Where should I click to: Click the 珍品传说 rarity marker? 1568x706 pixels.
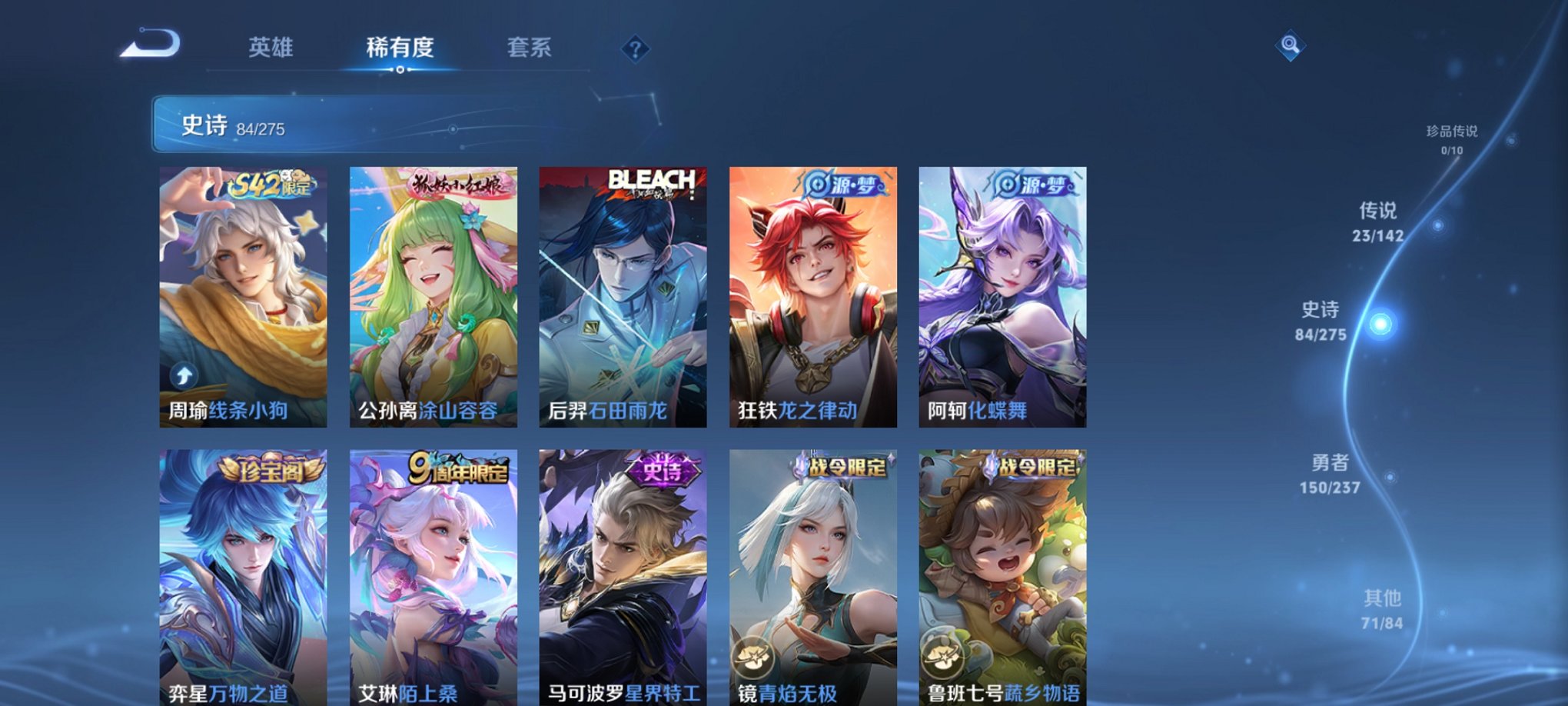coord(1453,138)
